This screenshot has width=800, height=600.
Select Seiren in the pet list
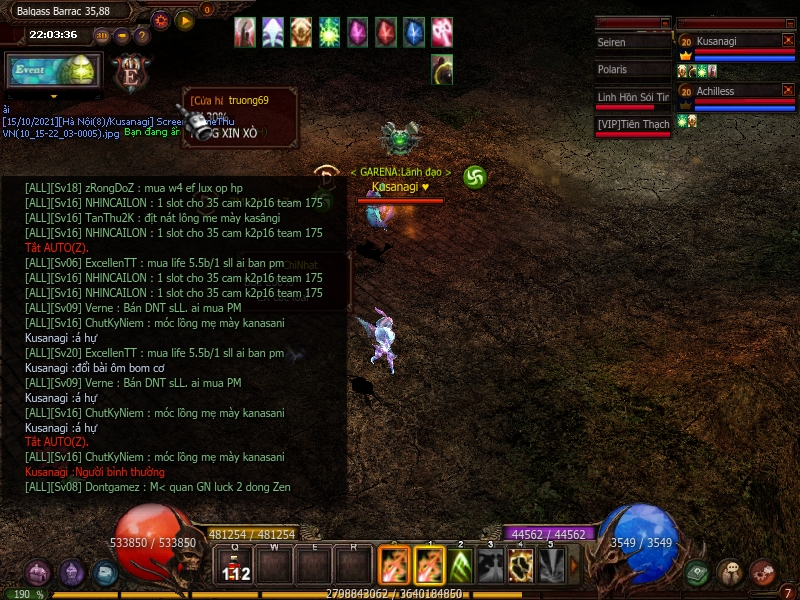pyautogui.click(x=632, y=43)
